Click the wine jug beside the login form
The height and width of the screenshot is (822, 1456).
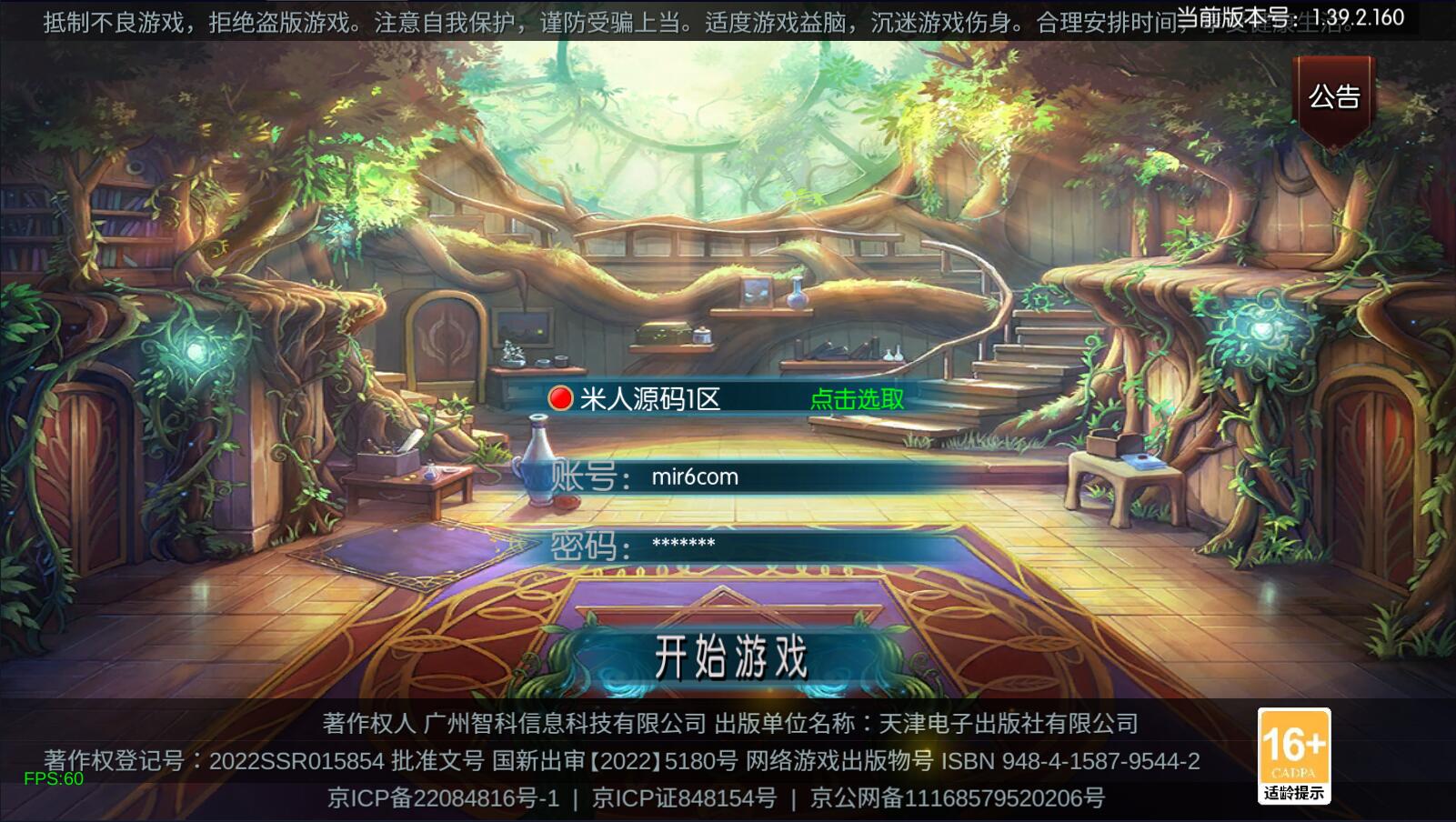click(535, 464)
